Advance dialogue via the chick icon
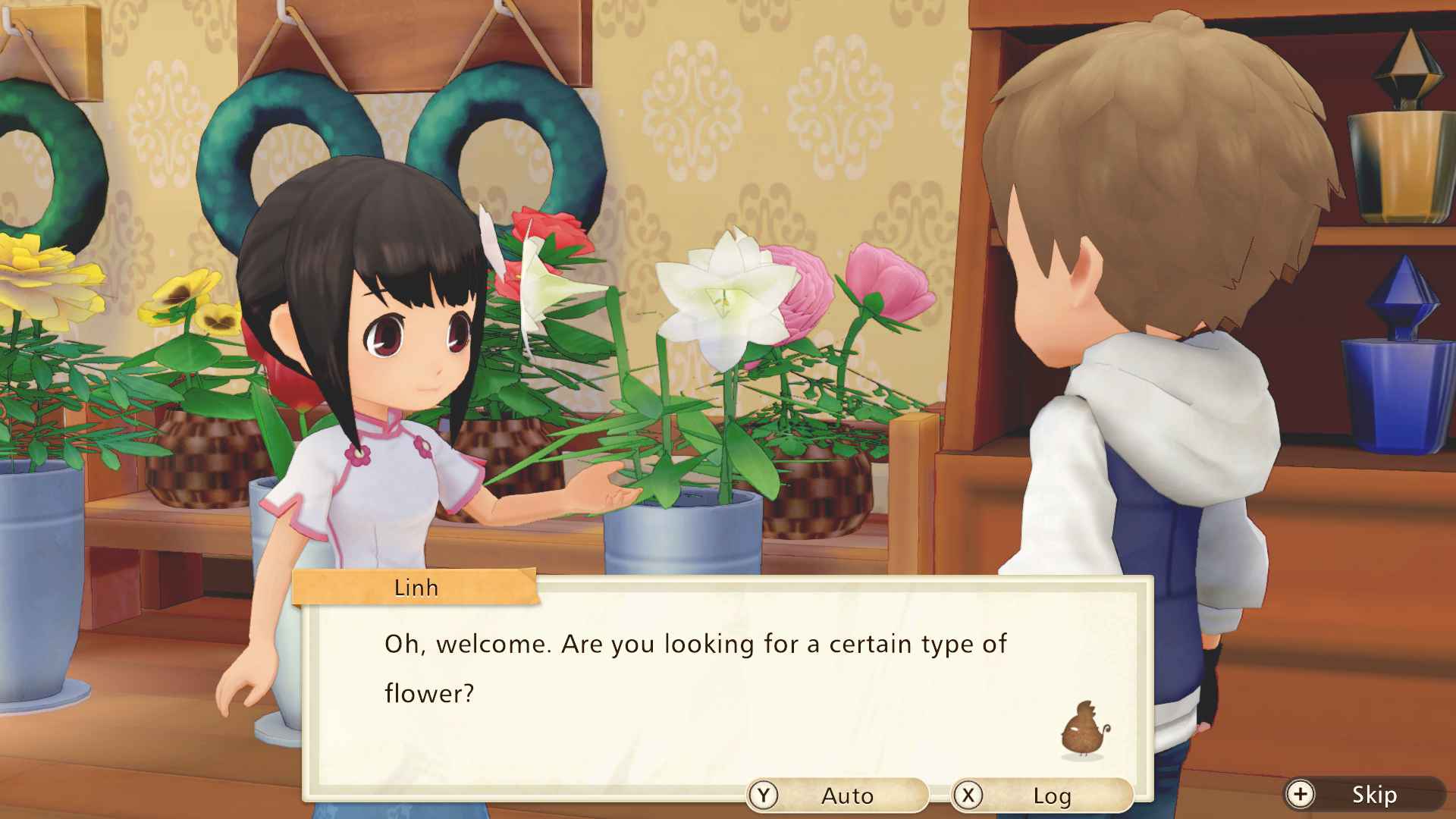The height and width of the screenshot is (819, 1456). pos(1085,730)
